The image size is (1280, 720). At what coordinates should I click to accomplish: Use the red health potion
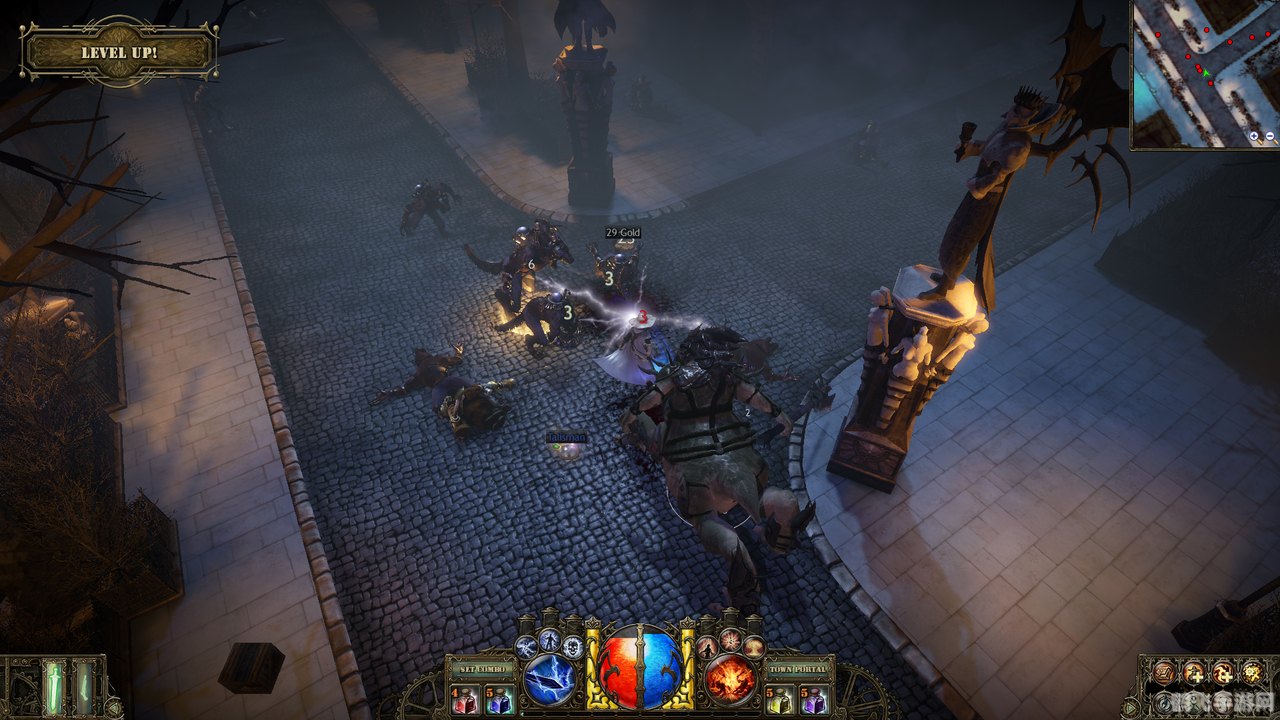click(465, 699)
